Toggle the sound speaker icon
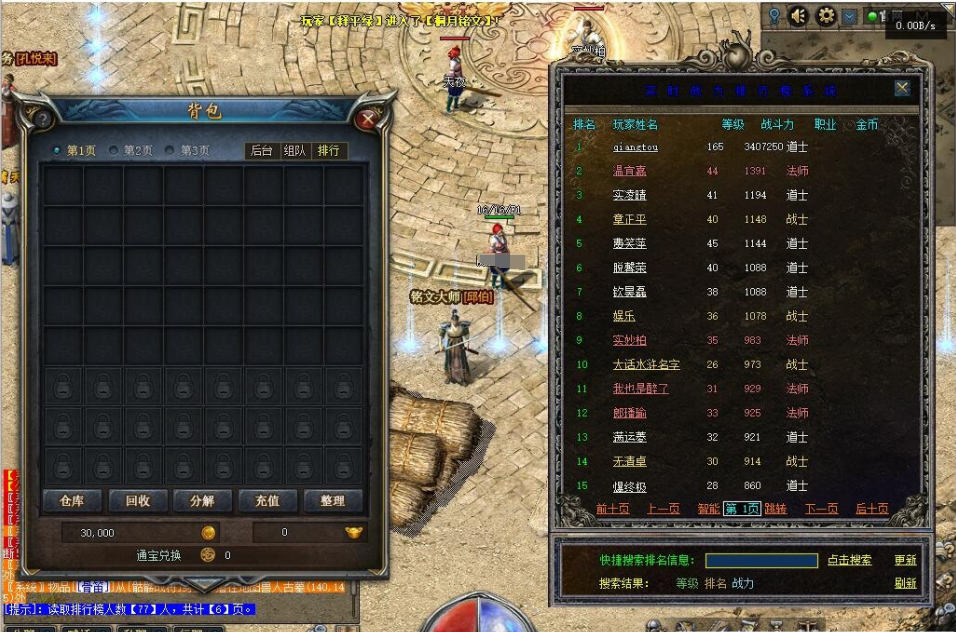Screen dimensions: 956x632 coord(798,16)
